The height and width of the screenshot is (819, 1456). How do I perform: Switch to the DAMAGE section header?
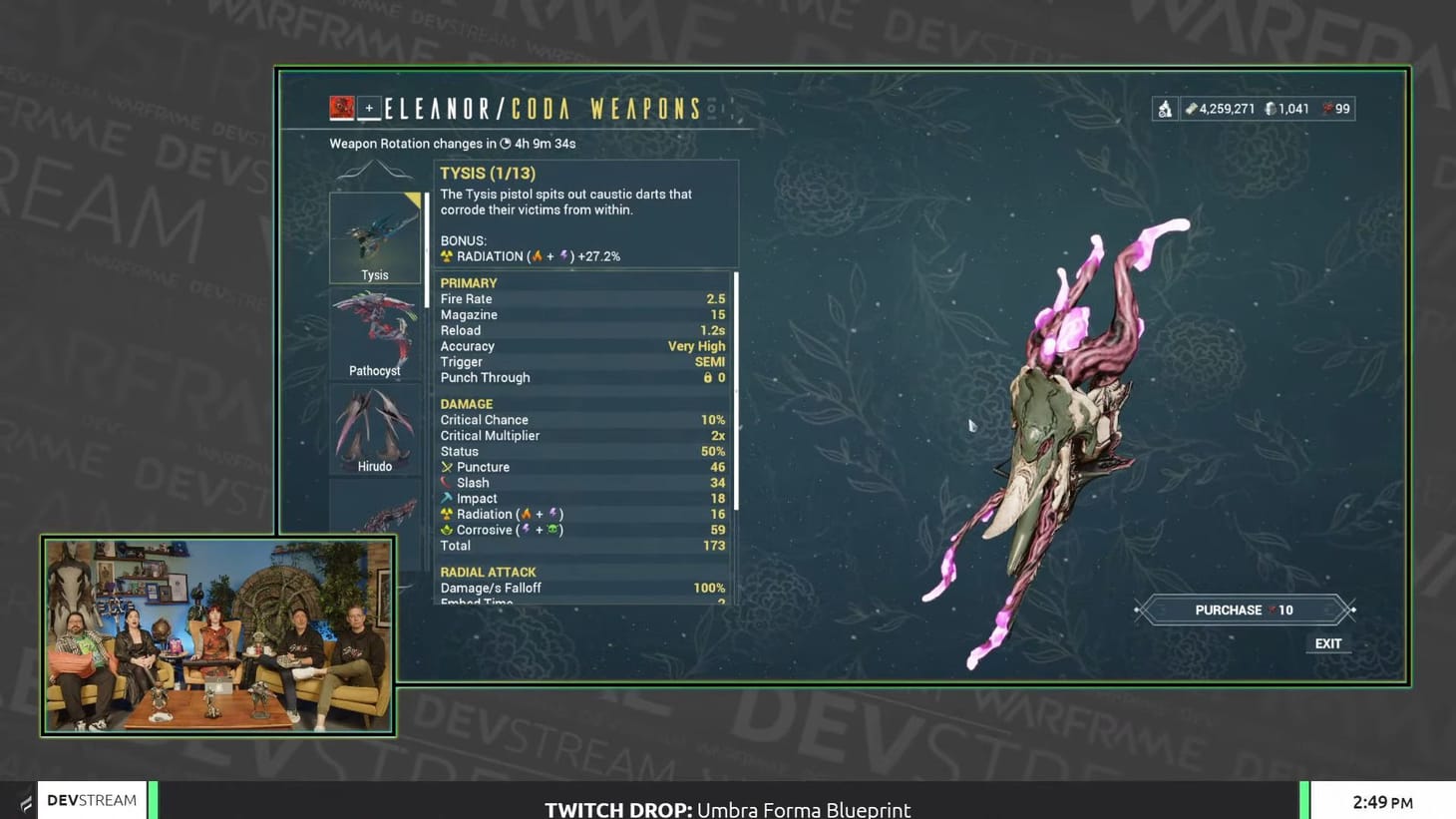[466, 403]
